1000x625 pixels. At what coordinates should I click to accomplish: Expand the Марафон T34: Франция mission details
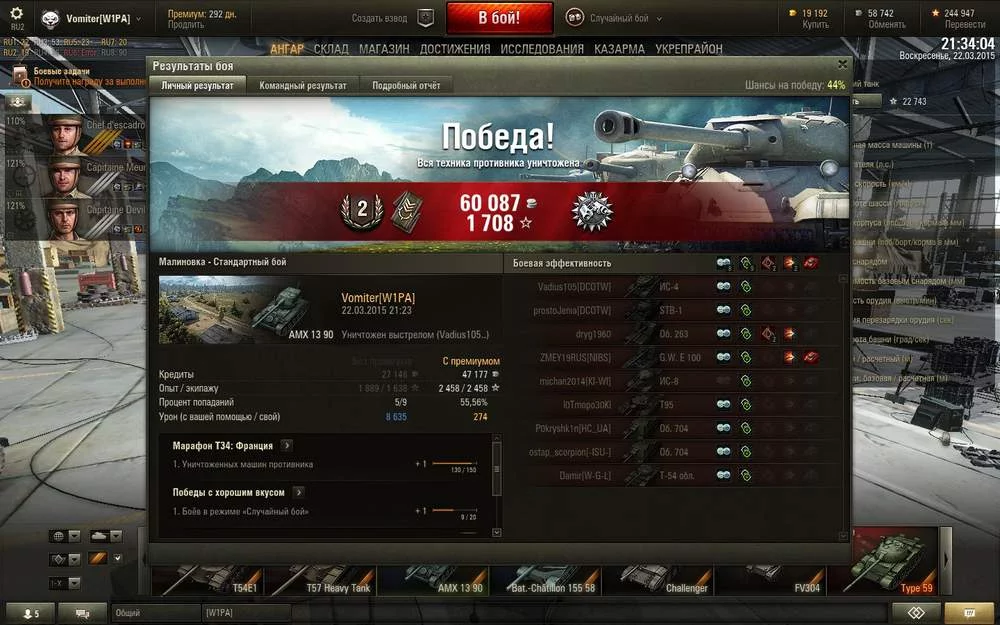coord(287,445)
